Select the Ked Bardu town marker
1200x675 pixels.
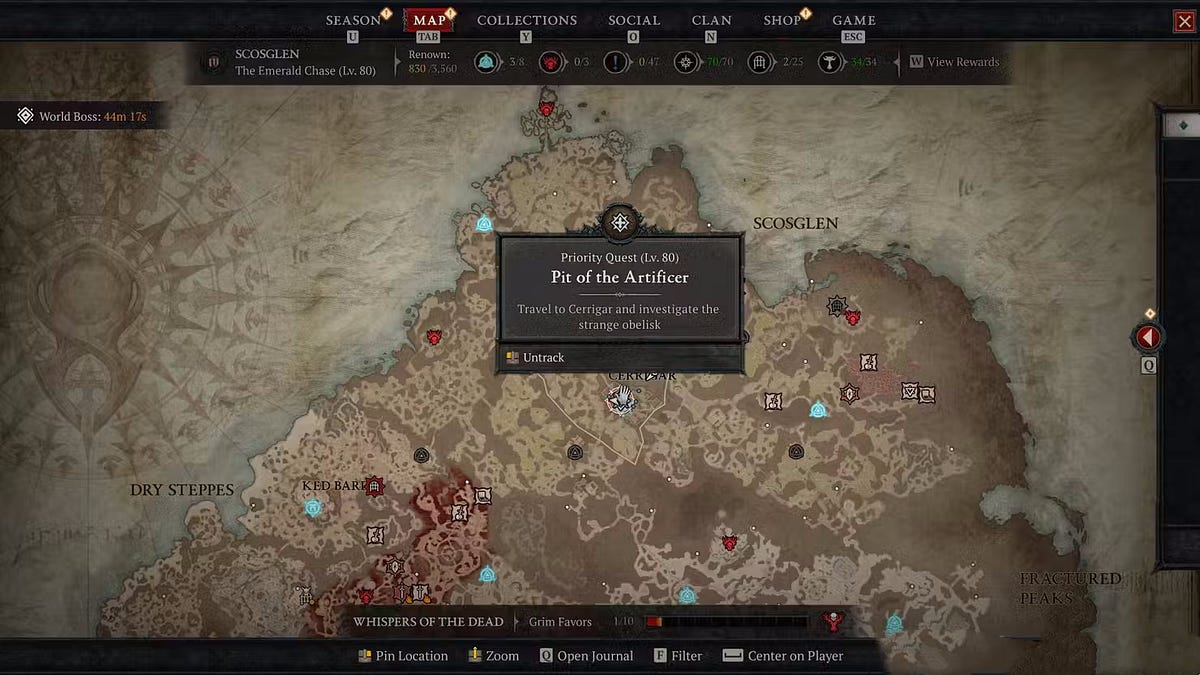pos(375,487)
